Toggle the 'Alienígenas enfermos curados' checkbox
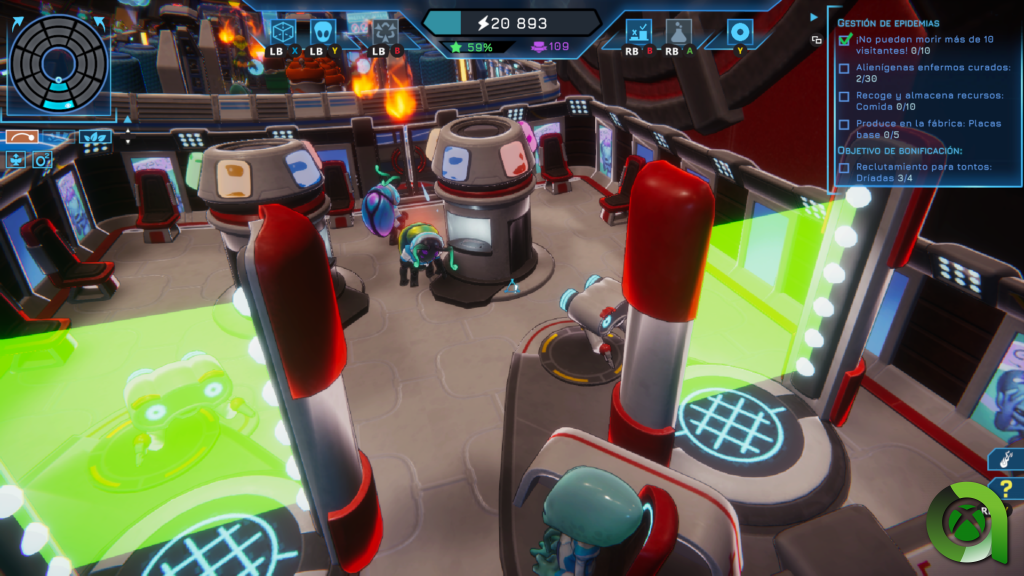This screenshot has height=576, width=1024. (x=845, y=68)
